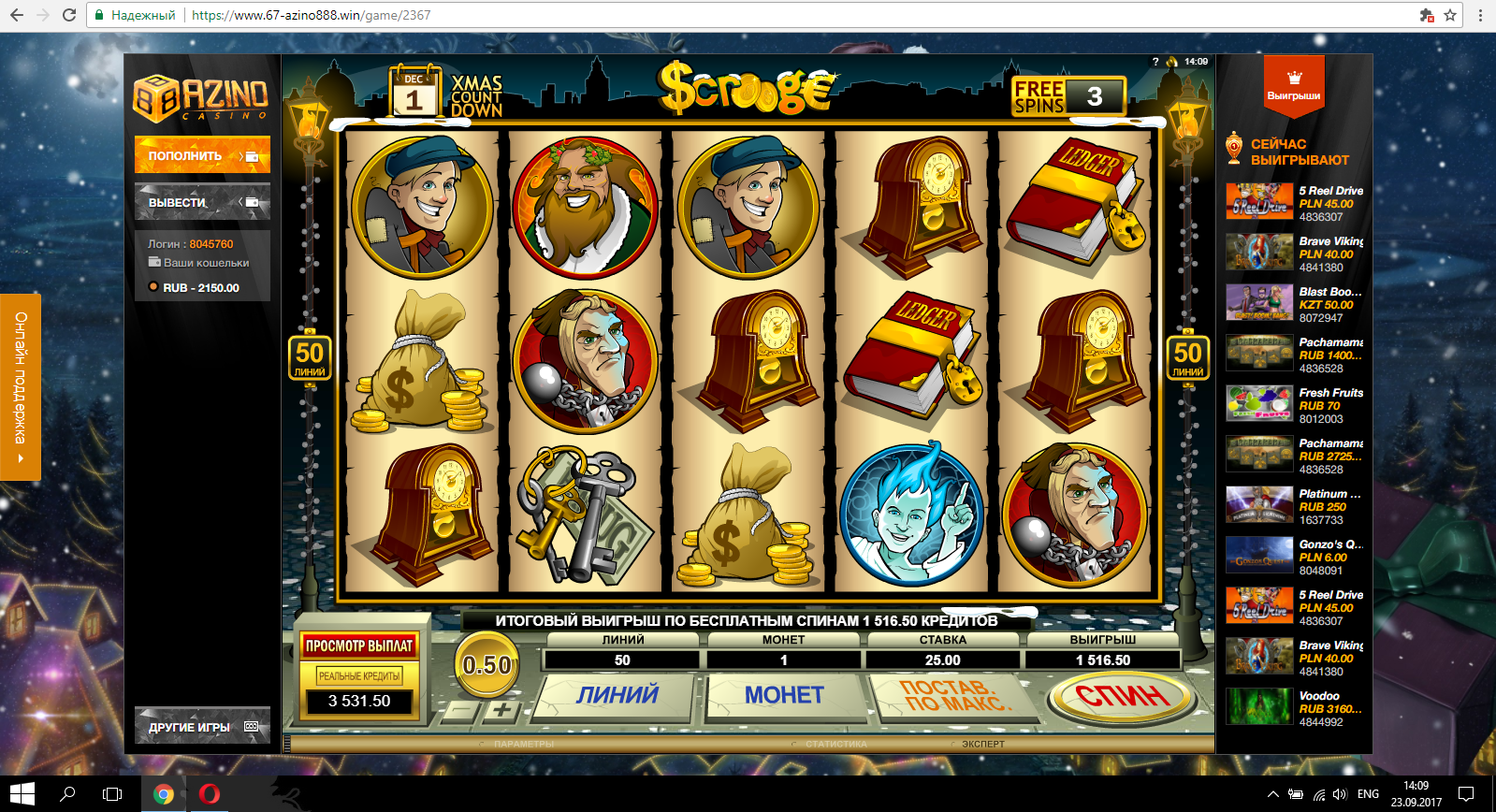
Task: Switch to ЭКСПЕРТ mode
Action: (x=982, y=745)
